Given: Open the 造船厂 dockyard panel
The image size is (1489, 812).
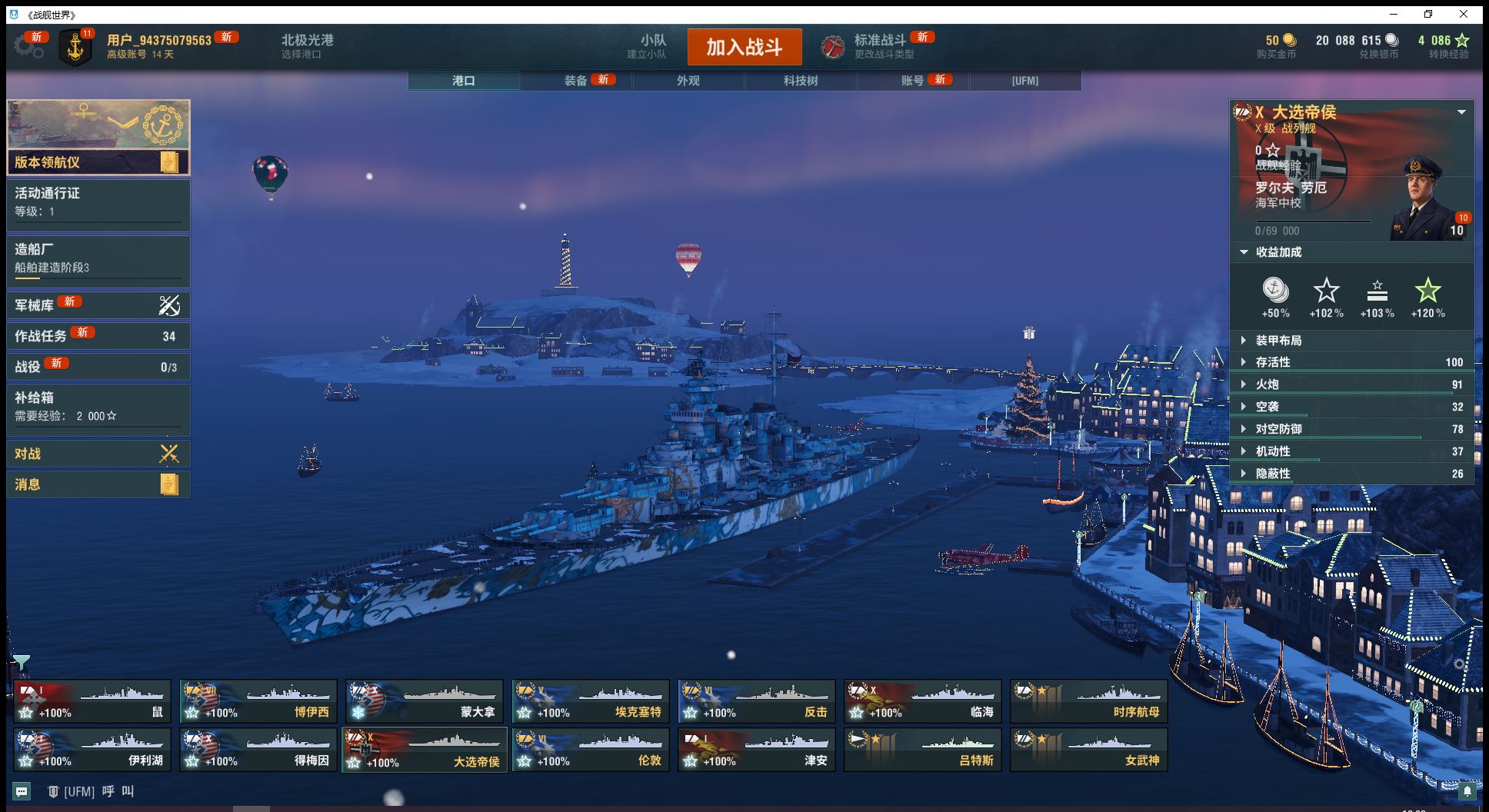Looking at the screenshot, I should [x=98, y=258].
